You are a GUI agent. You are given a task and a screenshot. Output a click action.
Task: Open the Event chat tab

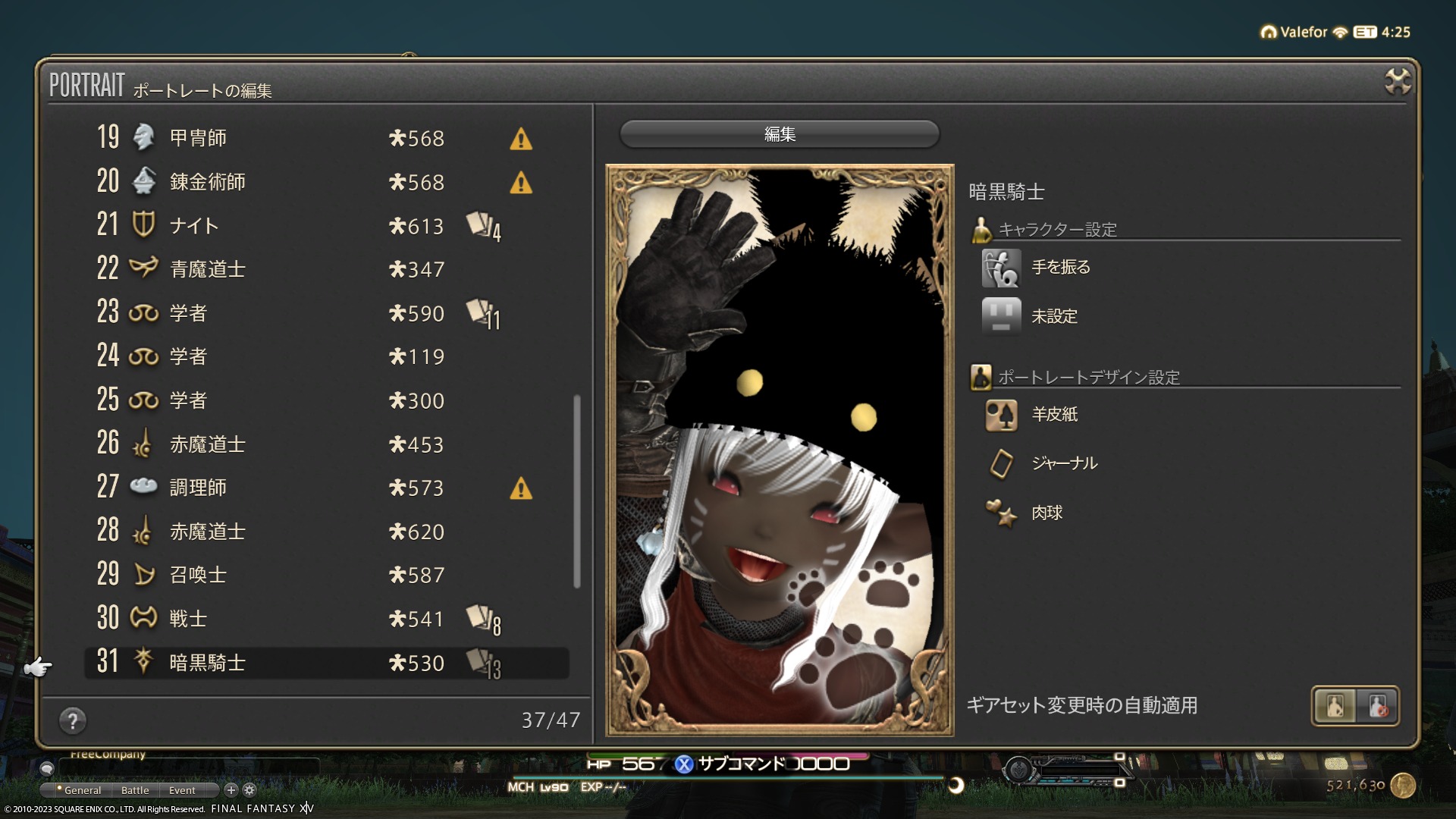(x=182, y=790)
